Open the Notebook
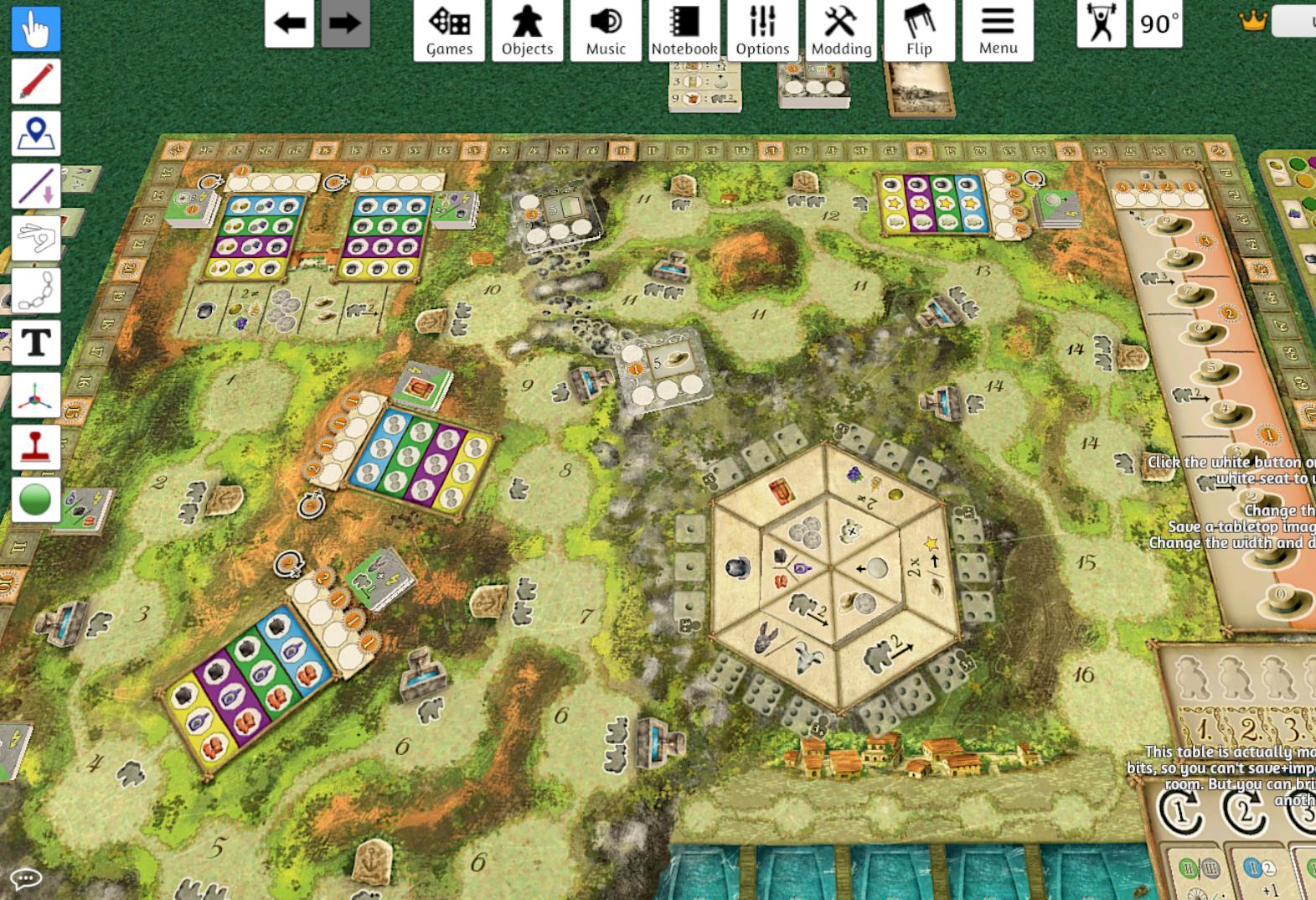The image size is (1316, 900). coord(685,29)
